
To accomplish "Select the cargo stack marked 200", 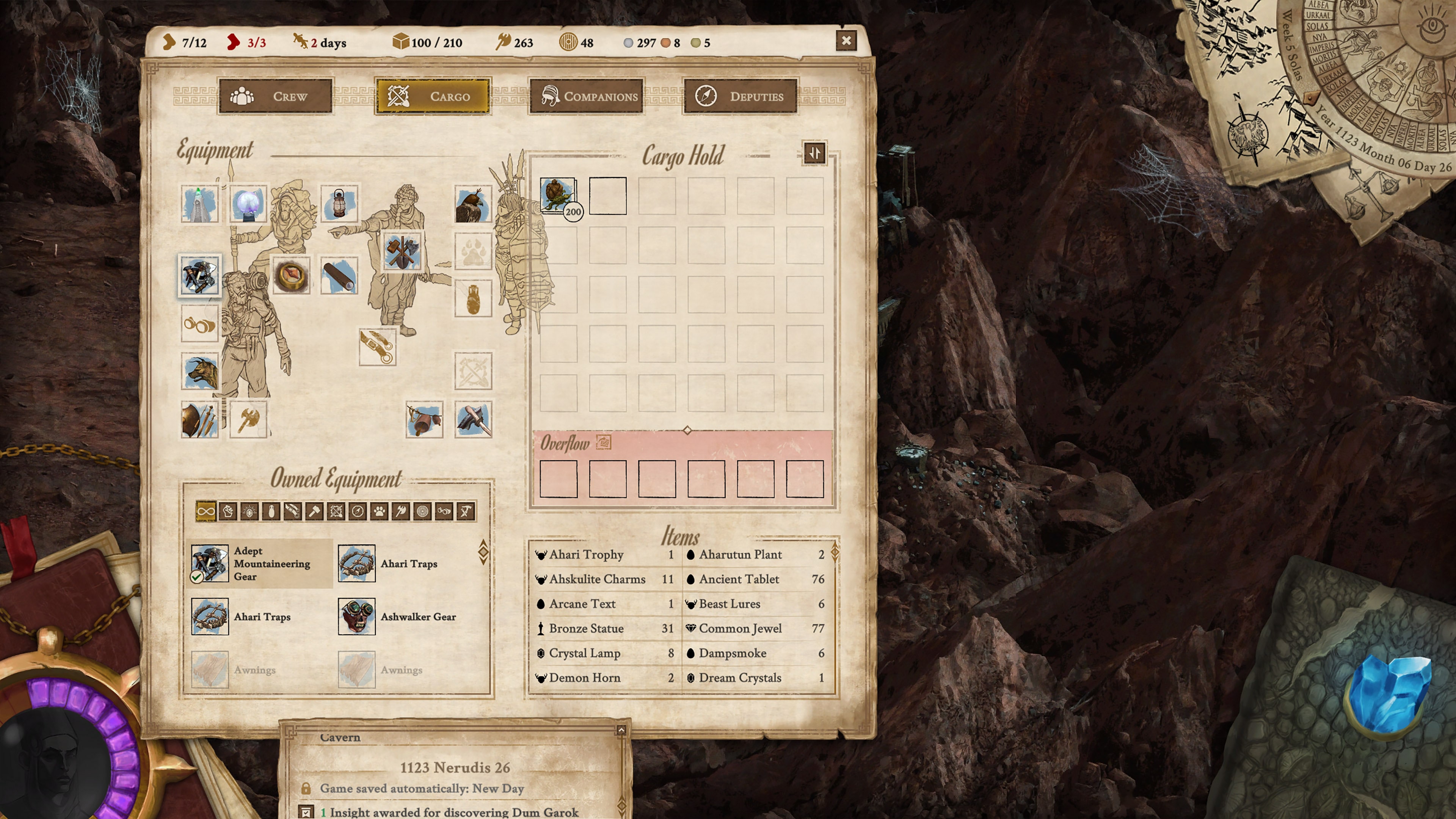I will coord(559,196).
